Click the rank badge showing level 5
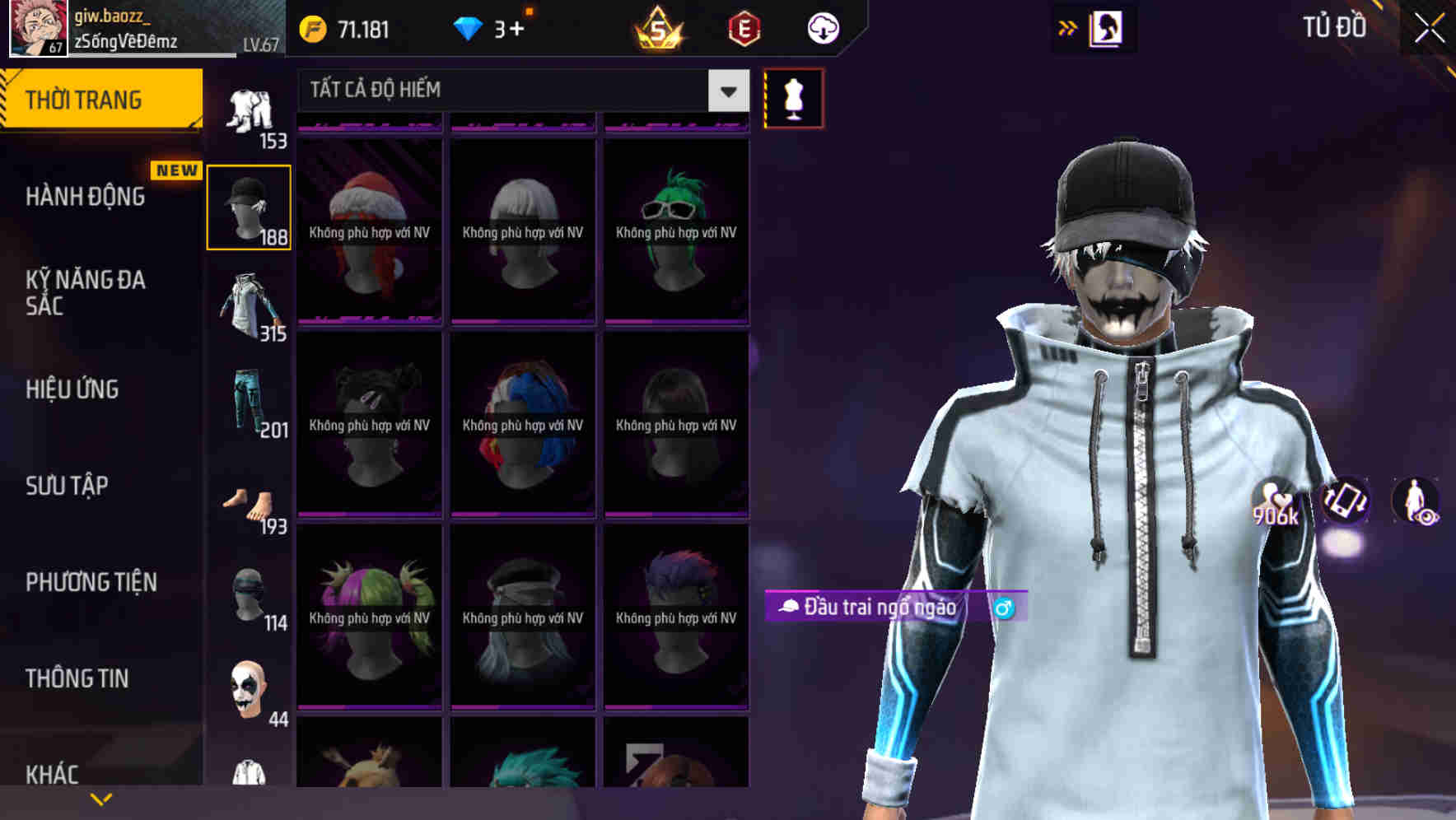 point(657,27)
